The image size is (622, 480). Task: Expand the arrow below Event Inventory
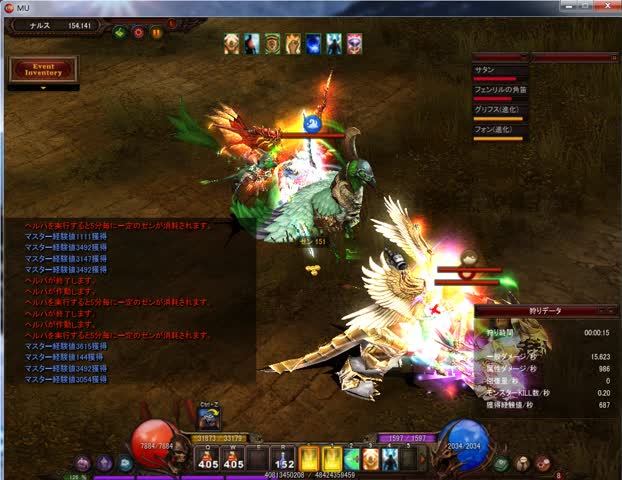pos(43,88)
